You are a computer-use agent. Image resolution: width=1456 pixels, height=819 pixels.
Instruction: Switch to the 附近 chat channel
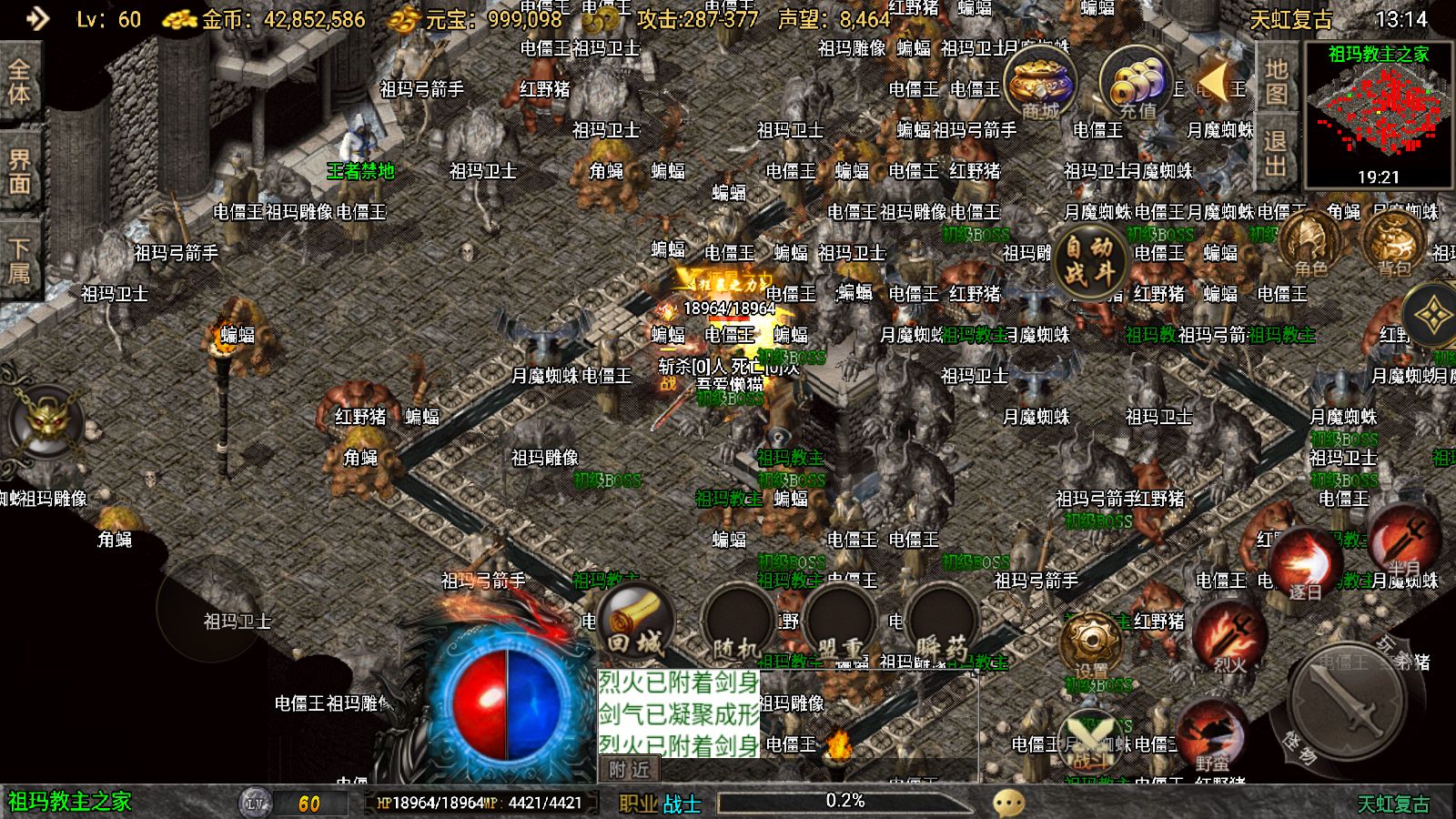tap(629, 770)
